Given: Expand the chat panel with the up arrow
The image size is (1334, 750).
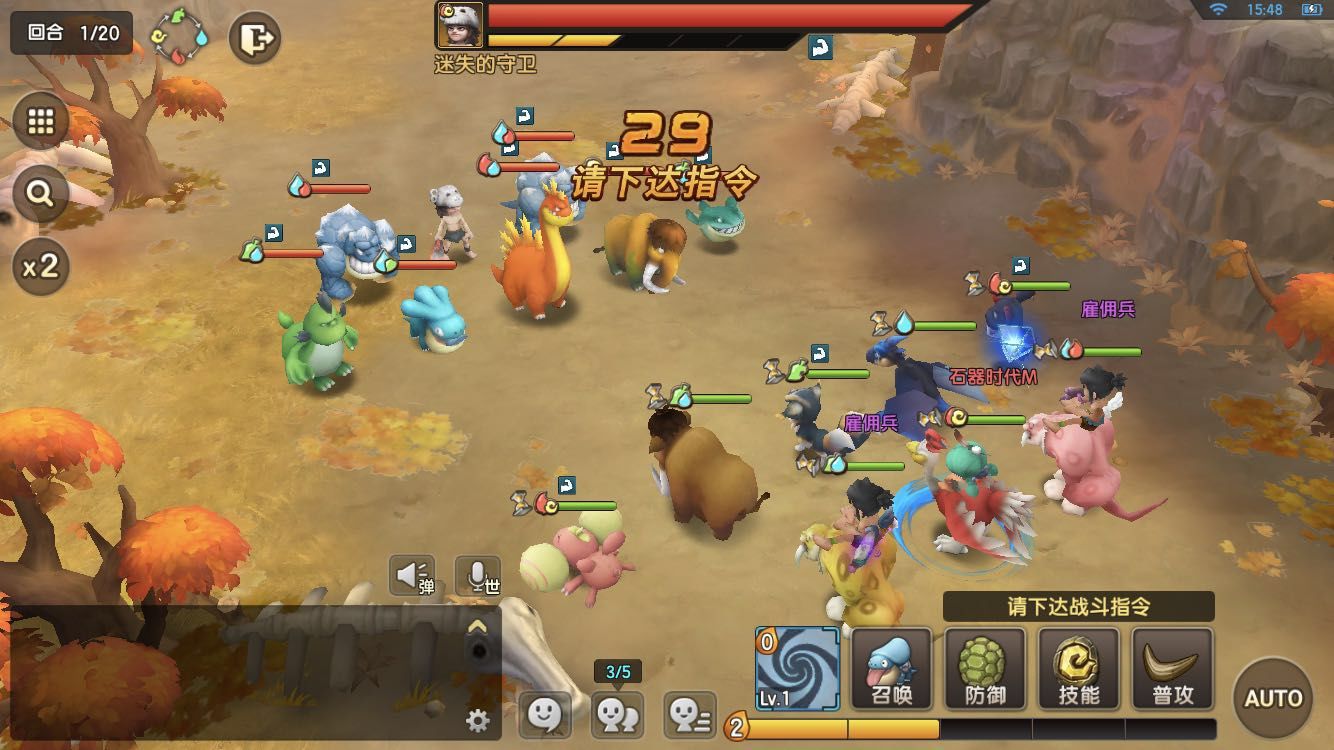Looking at the screenshot, I should click(x=478, y=627).
